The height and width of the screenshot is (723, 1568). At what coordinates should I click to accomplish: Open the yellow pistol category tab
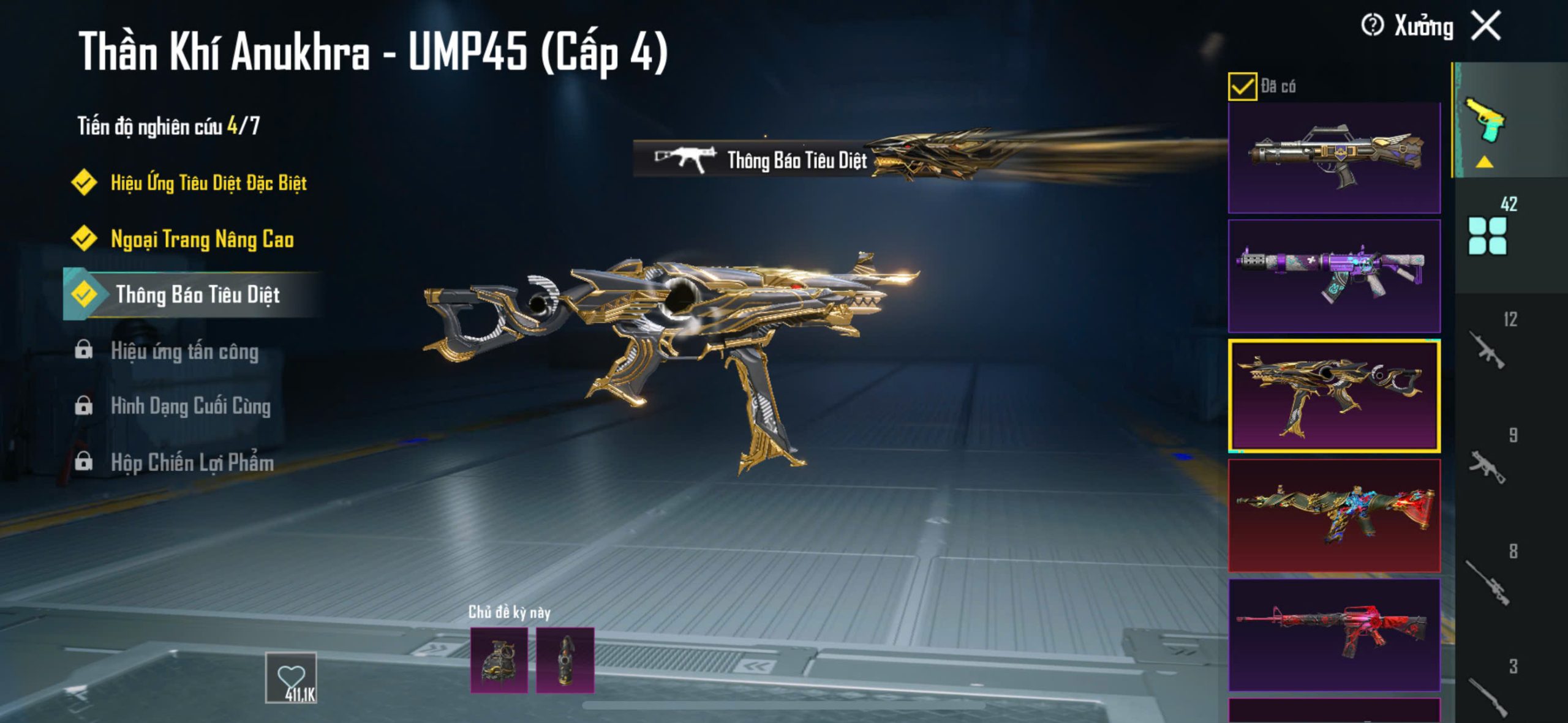pos(1485,120)
